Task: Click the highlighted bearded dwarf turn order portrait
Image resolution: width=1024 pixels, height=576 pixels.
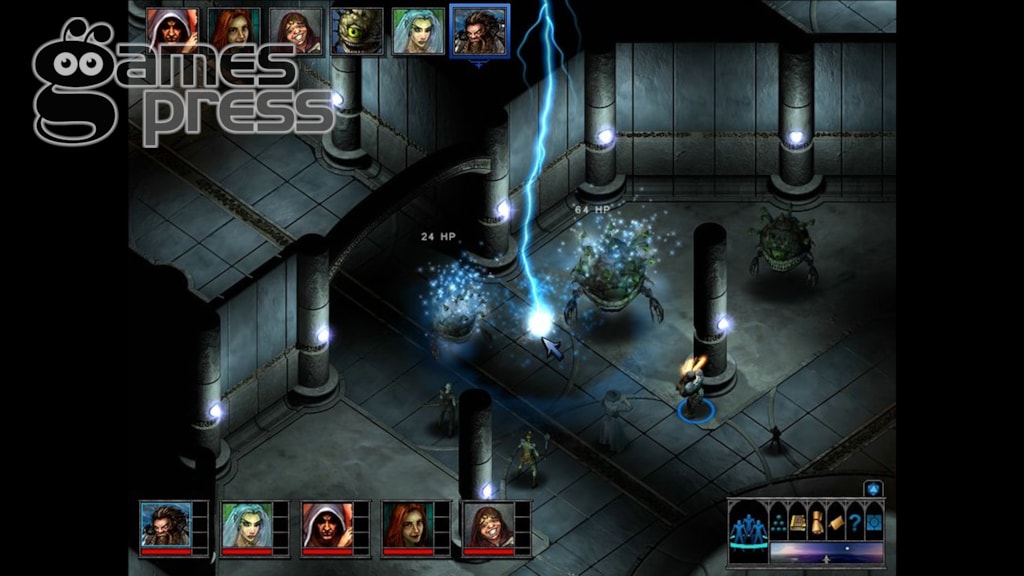Action: click(479, 29)
